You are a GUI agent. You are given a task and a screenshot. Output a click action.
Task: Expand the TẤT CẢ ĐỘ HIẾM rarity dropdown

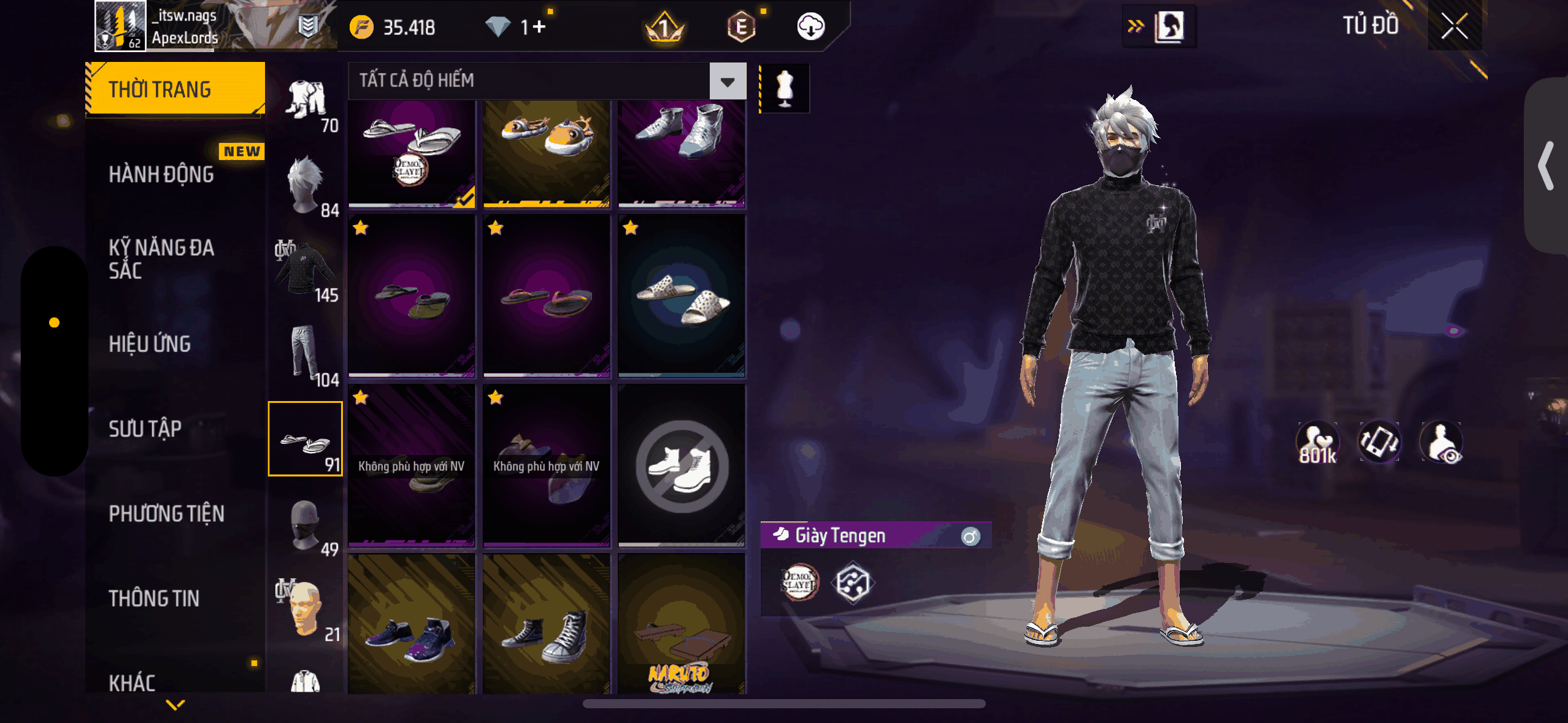pos(728,81)
